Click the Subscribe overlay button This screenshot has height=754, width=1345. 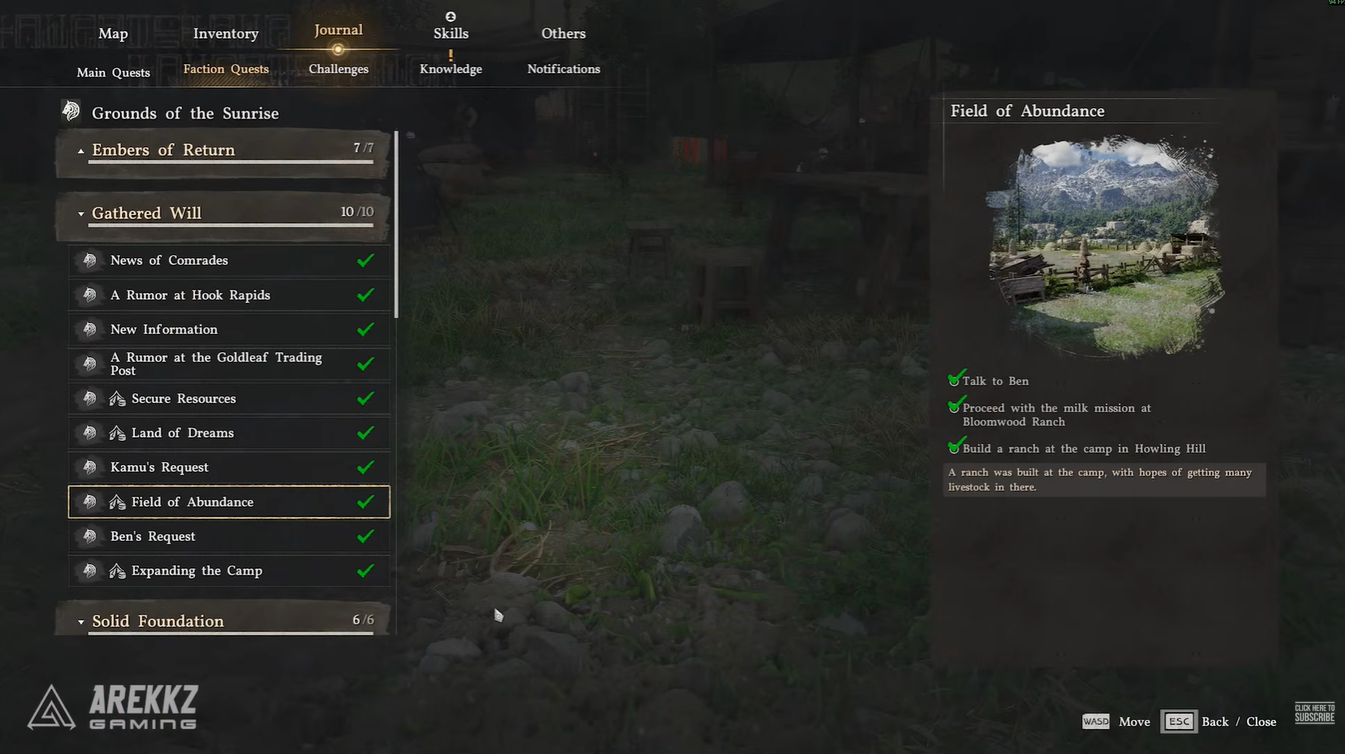point(1314,713)
